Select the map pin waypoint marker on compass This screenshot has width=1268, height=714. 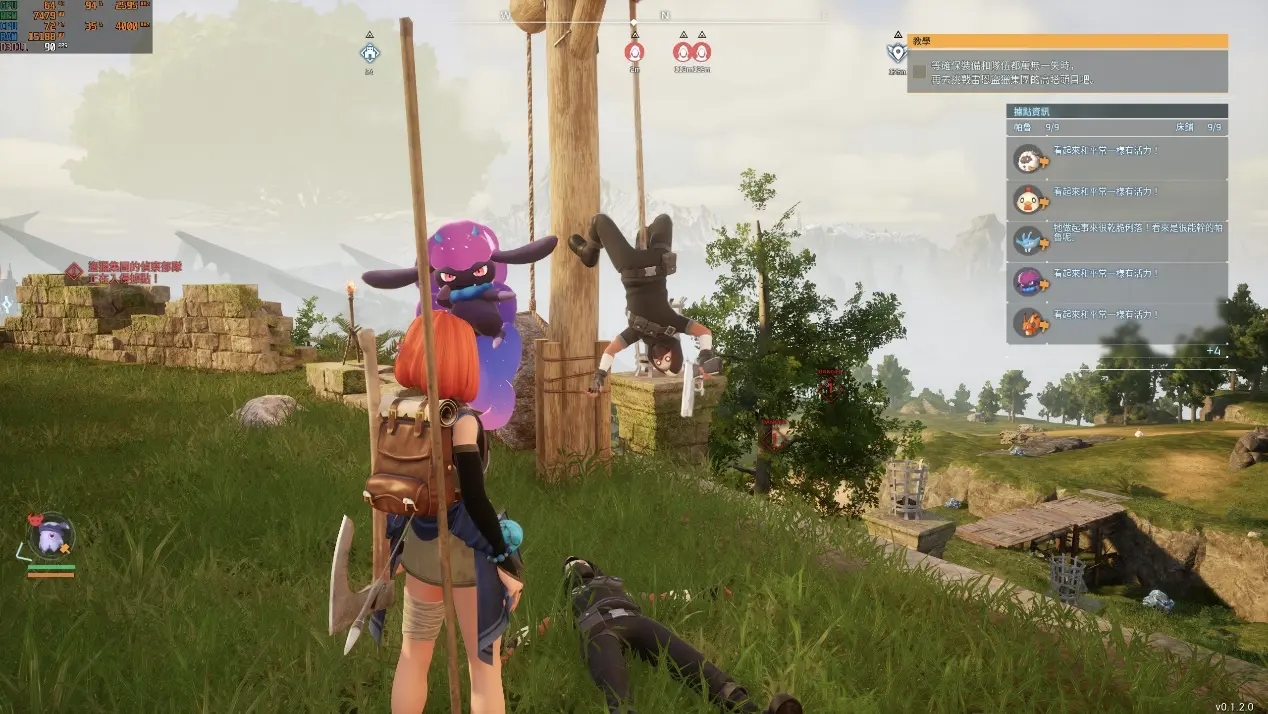click(896, 52)
